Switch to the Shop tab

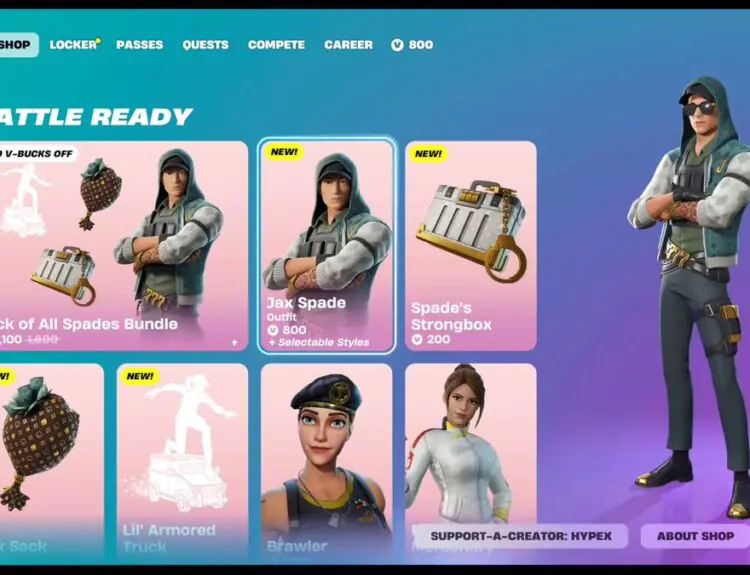16,45
